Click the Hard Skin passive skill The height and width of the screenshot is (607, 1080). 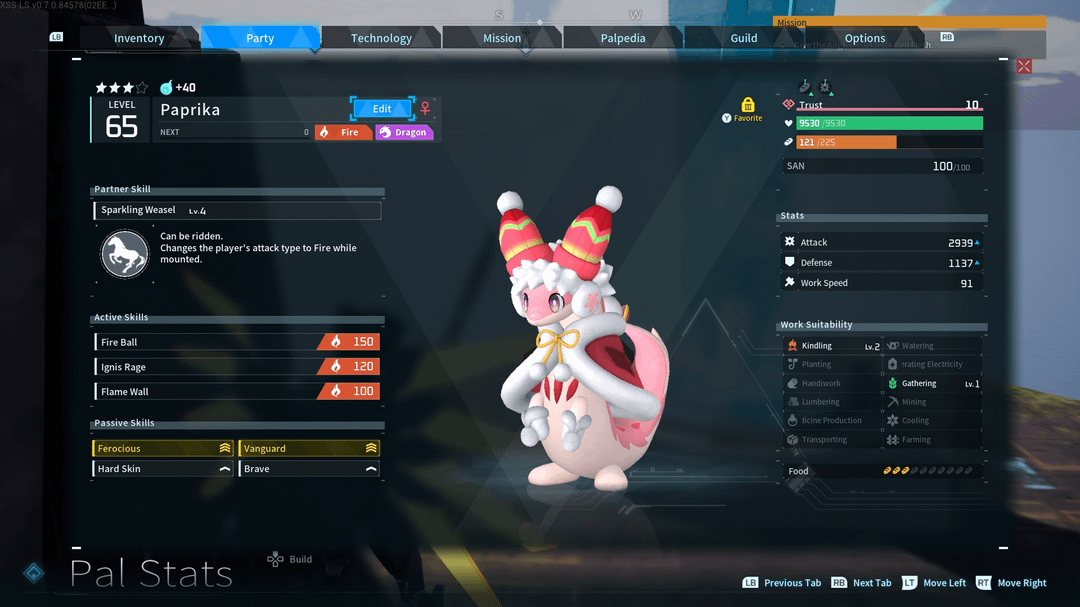point(163,469)
